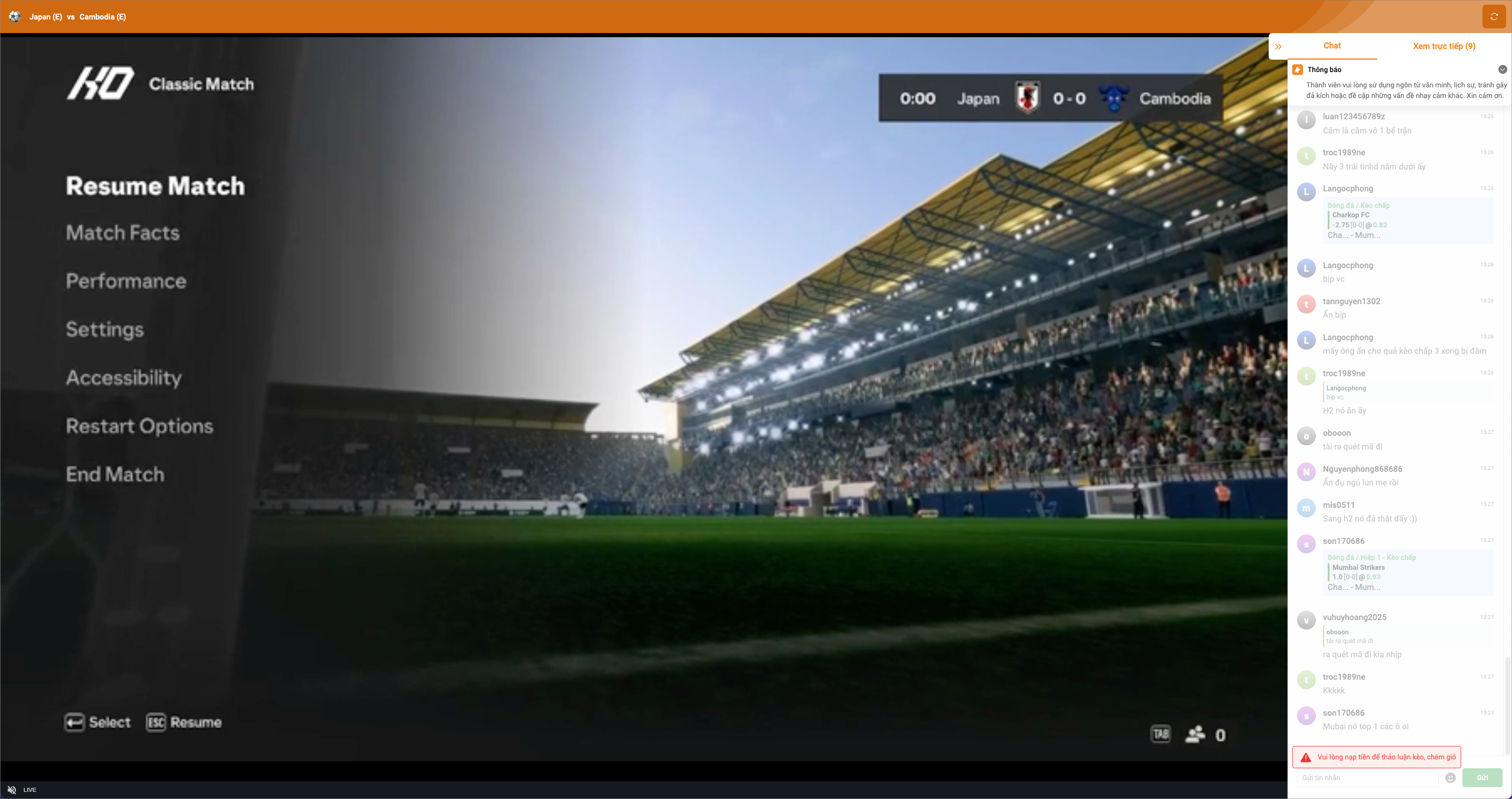
Task: View the Performance menu entry
Action: [126, 281]
